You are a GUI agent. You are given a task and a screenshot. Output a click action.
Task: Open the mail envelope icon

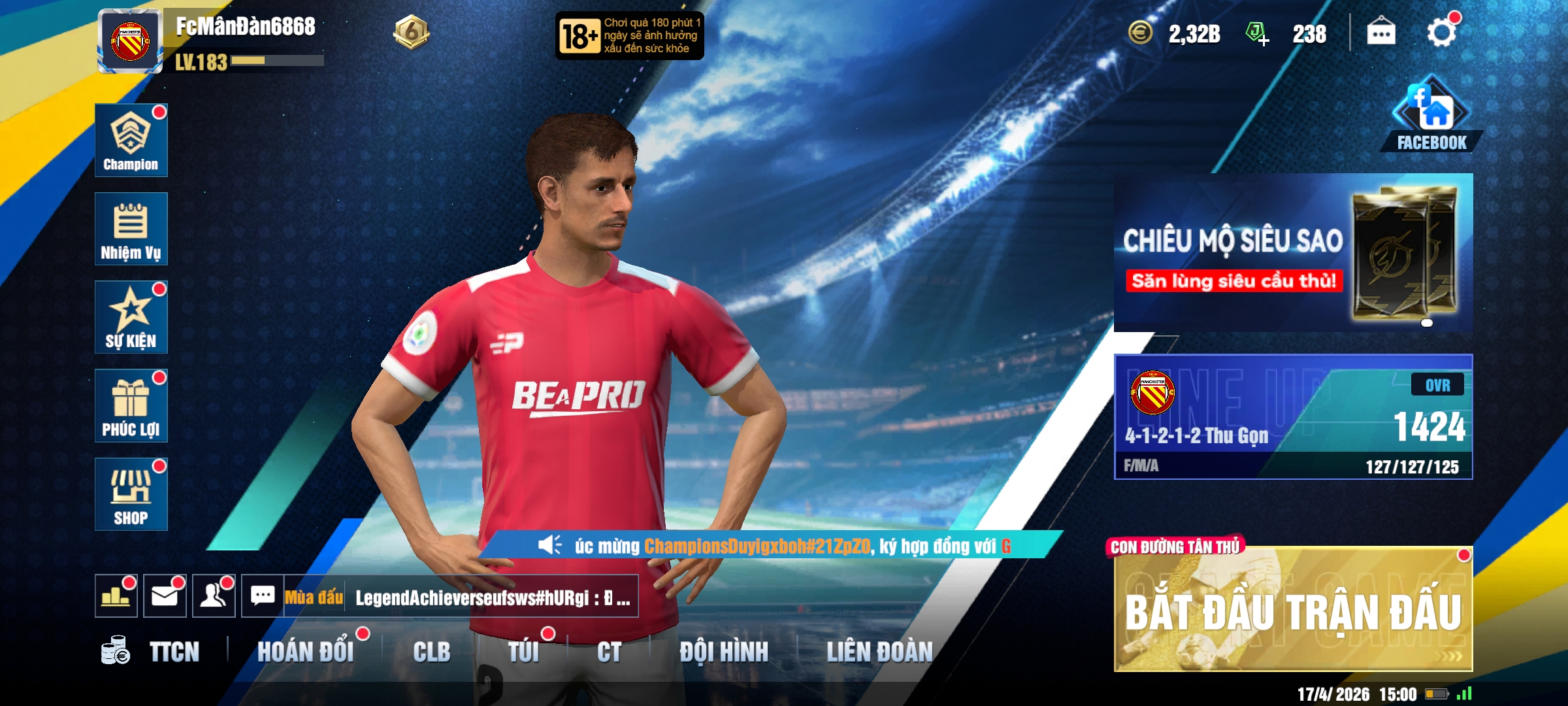coord(165,596)
